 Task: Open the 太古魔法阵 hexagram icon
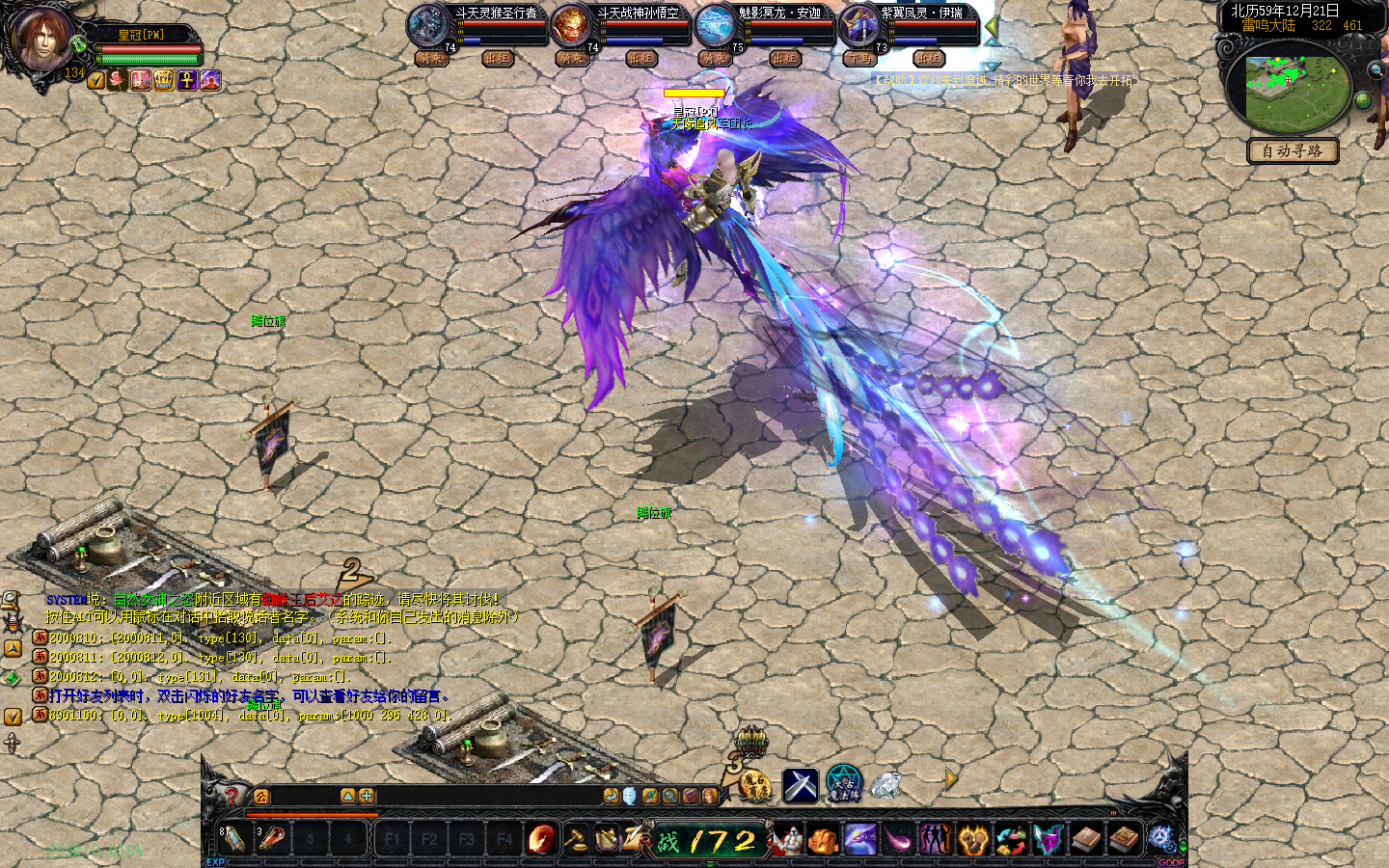pos(844,784)
